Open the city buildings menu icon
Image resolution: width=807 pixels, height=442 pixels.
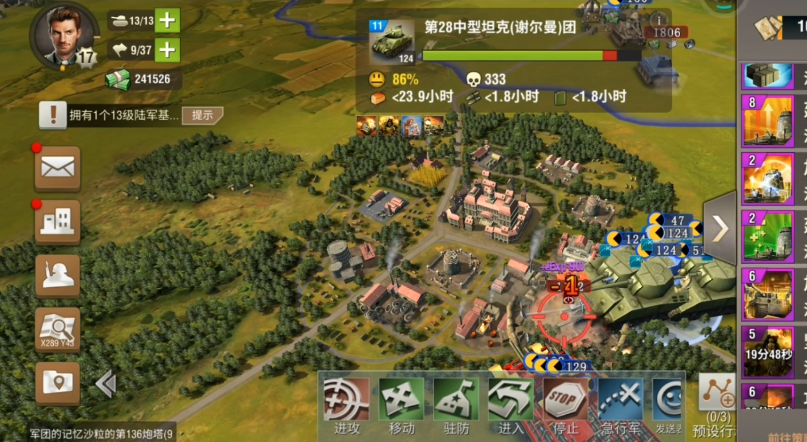click(x=57, y=222)
